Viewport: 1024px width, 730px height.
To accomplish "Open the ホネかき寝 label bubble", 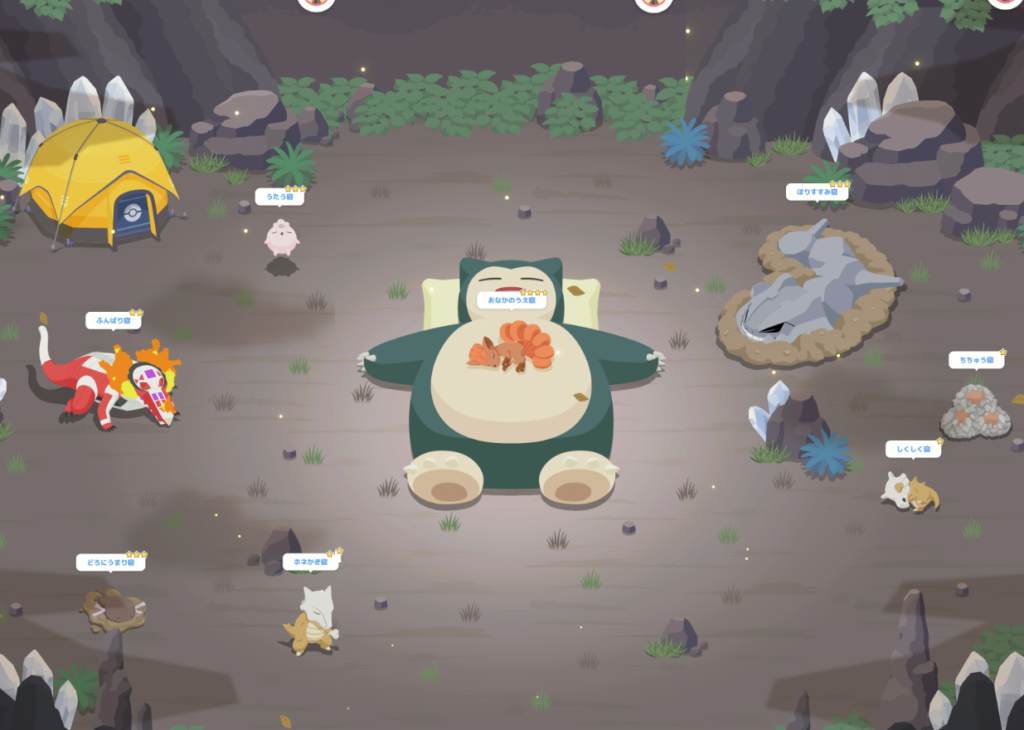I will pyautogui.click(x=311, y=562).
